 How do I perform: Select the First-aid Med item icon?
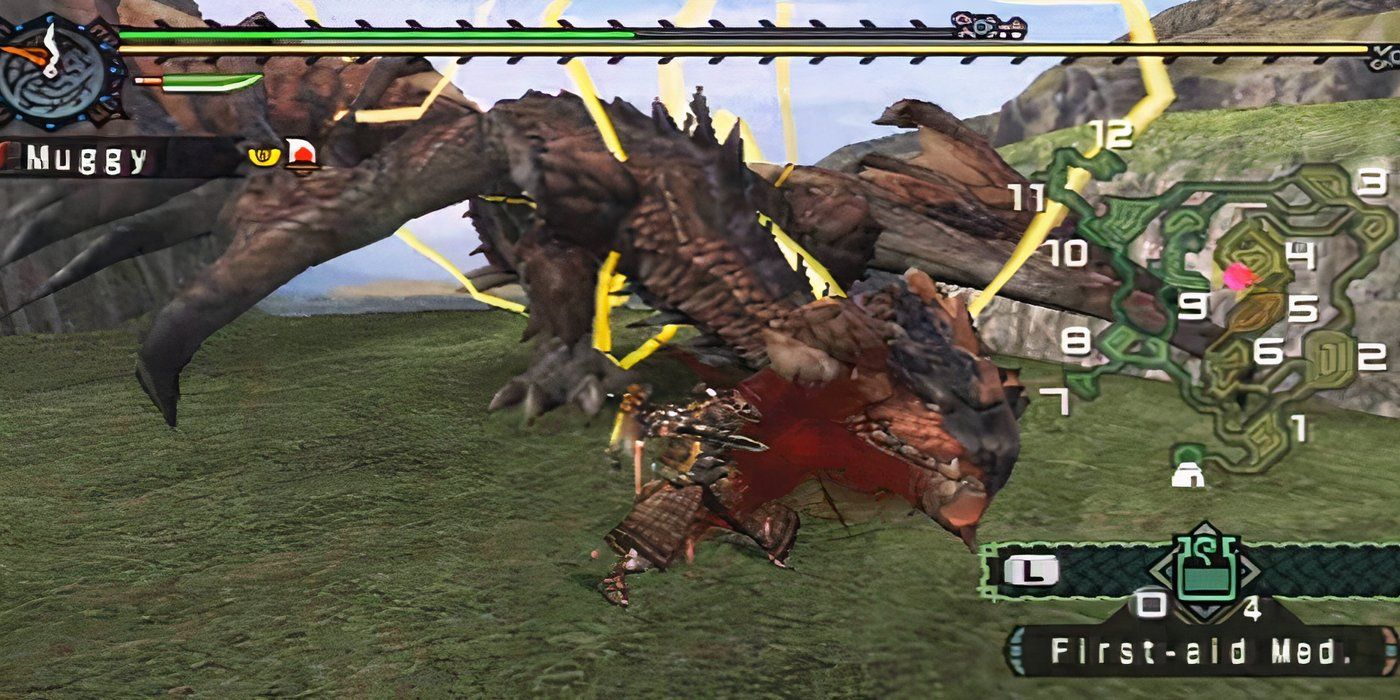coord(1204,572)
